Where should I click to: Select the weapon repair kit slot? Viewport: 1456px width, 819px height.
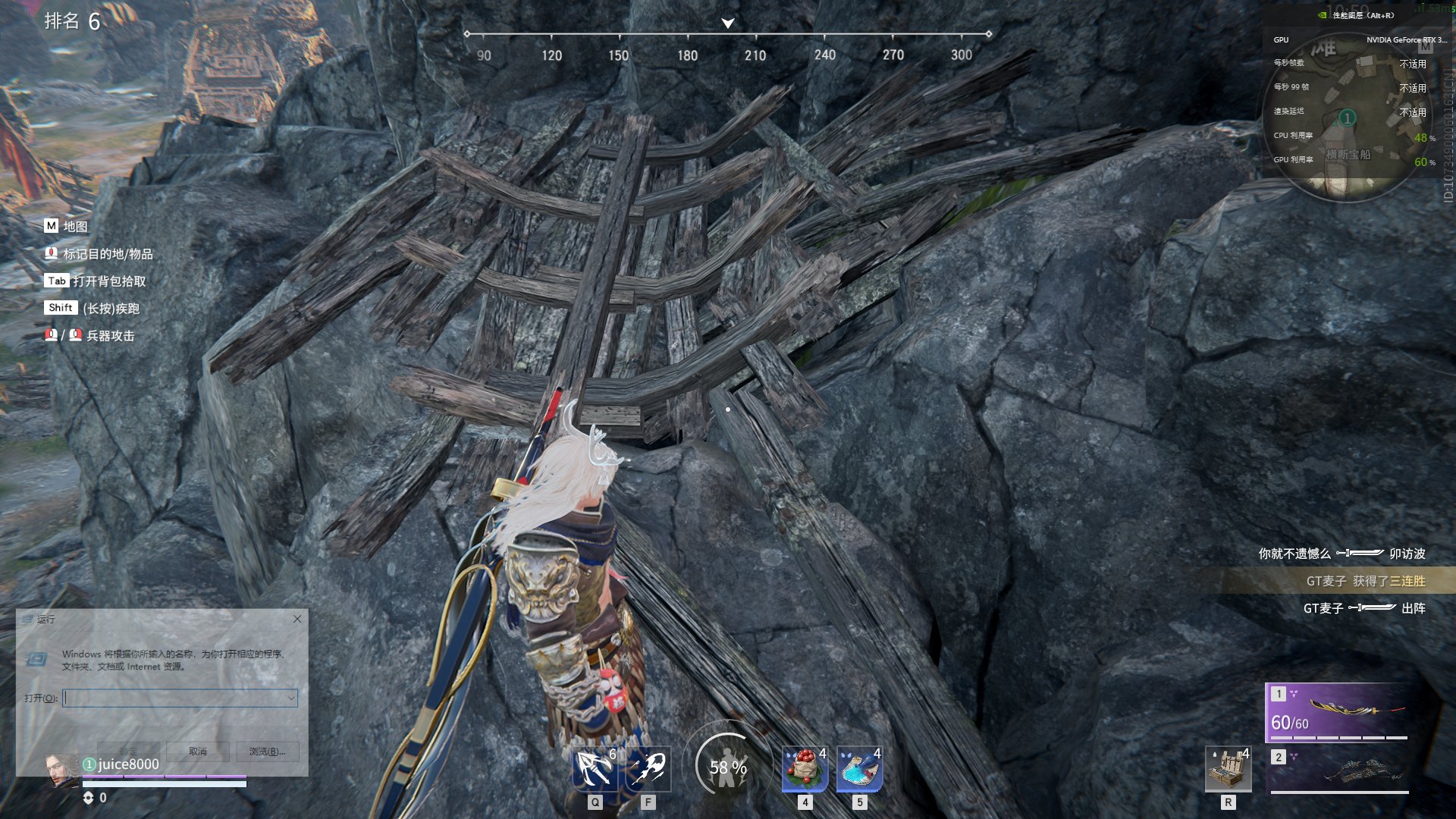[1228, 769]
